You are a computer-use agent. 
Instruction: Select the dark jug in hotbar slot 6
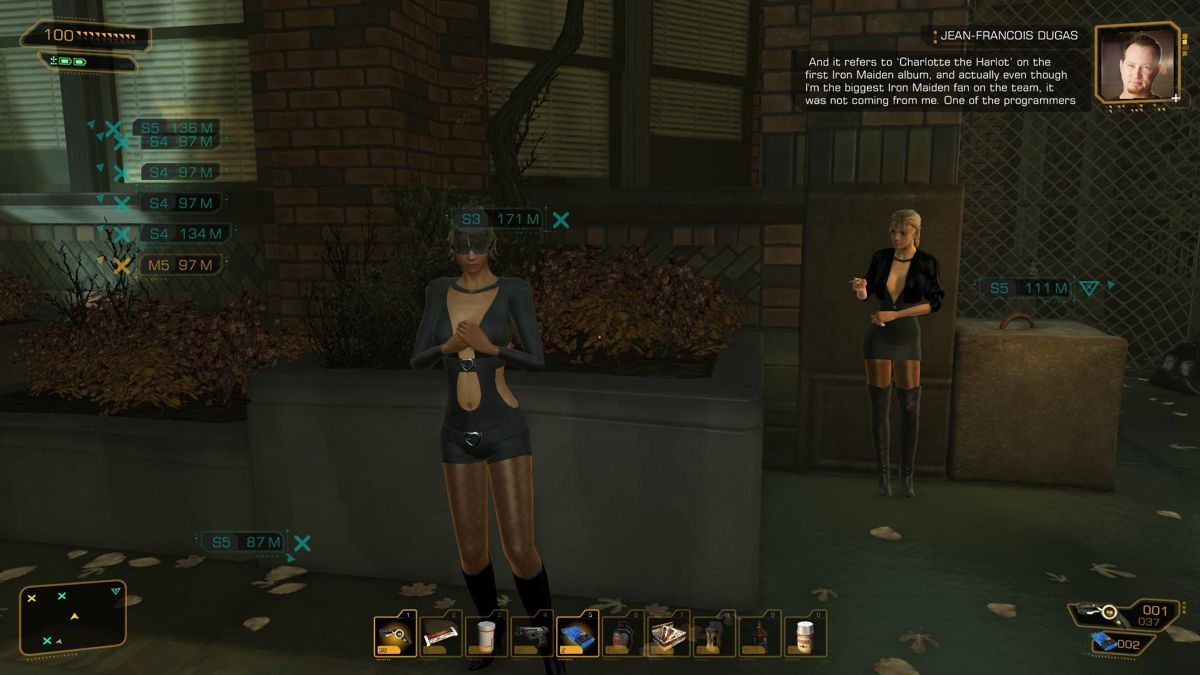point(623,634)
